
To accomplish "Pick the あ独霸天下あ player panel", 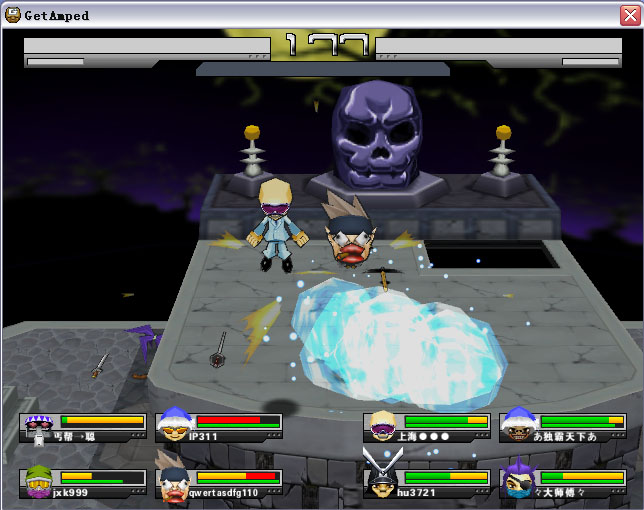I will pyautogui.click(x=562, y=427).
